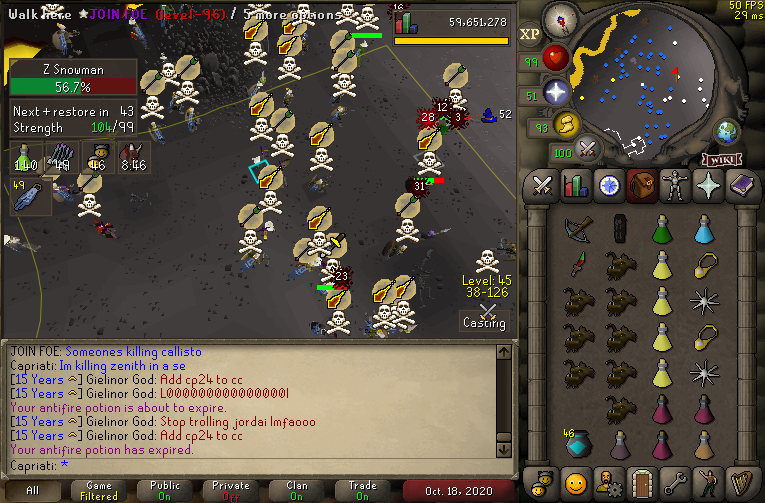This screenshot has height=503, width=765.
Task: Switch to the Magic spellbook tab
Action: tap(740, 186)
